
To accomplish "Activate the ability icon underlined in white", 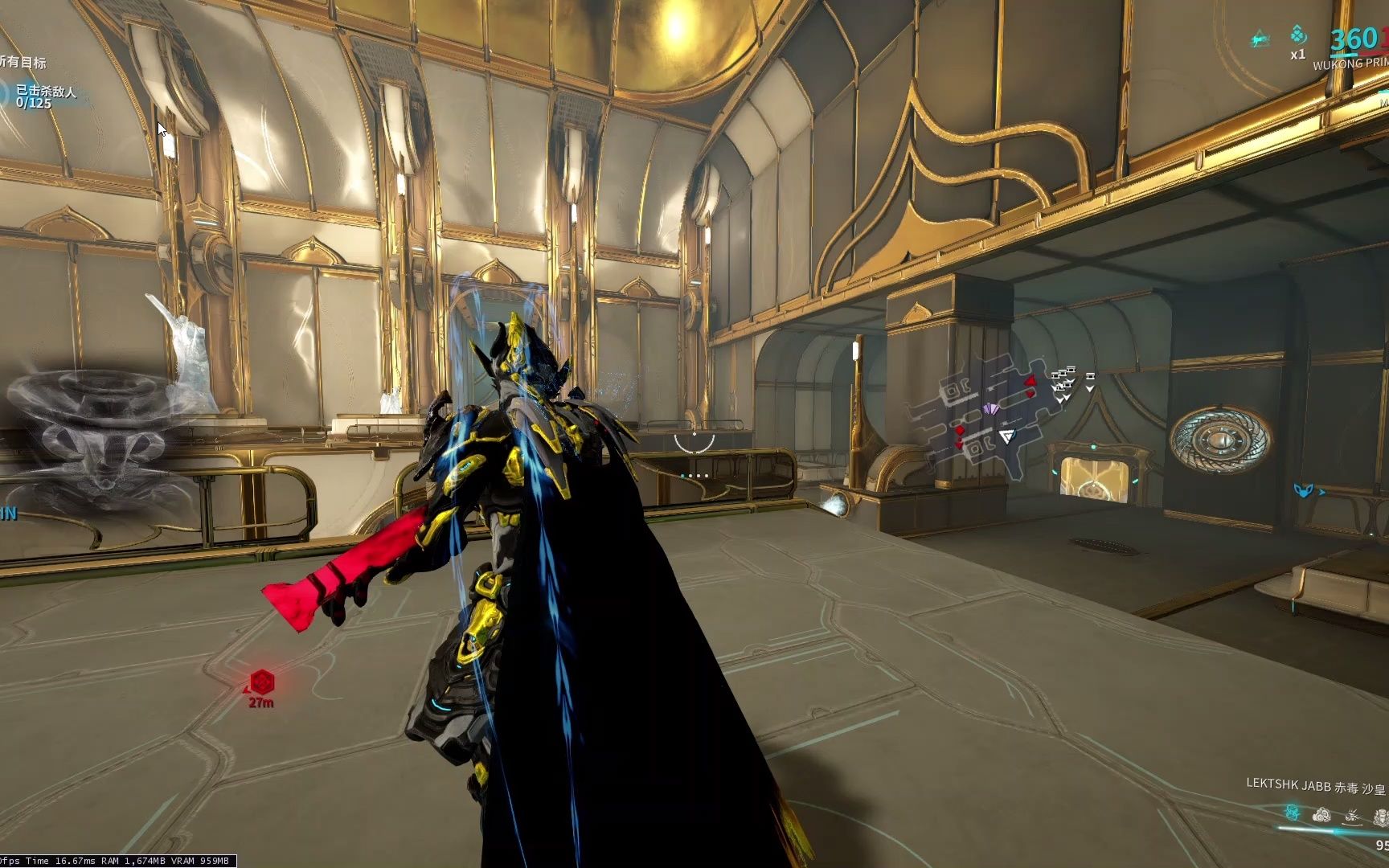I will [1352, 815].
